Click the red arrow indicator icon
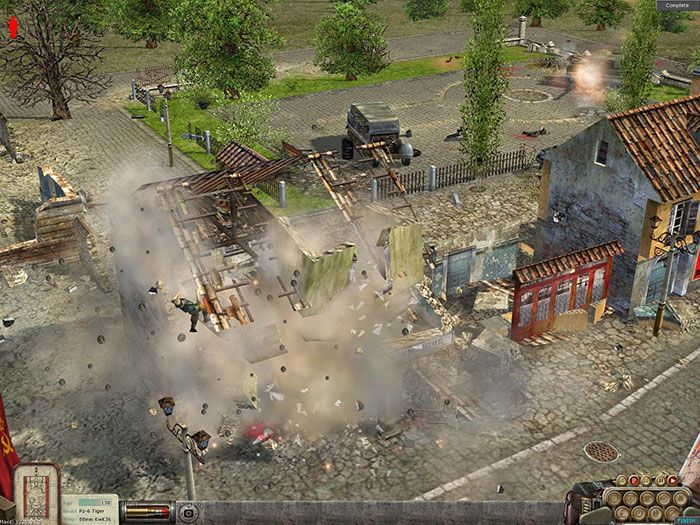The width and height of the screenshot is (700, 525). click(x=13, y=26)
